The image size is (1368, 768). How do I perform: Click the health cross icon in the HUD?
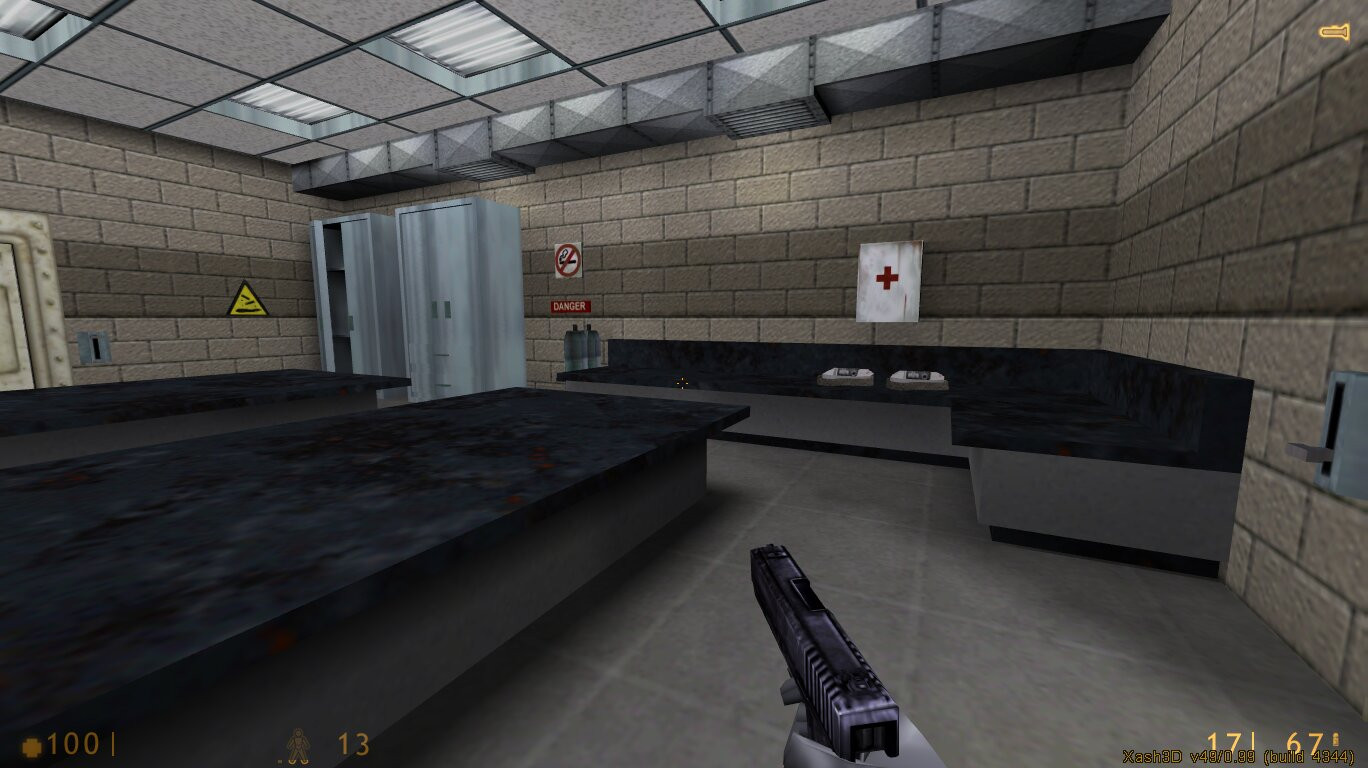33,744
